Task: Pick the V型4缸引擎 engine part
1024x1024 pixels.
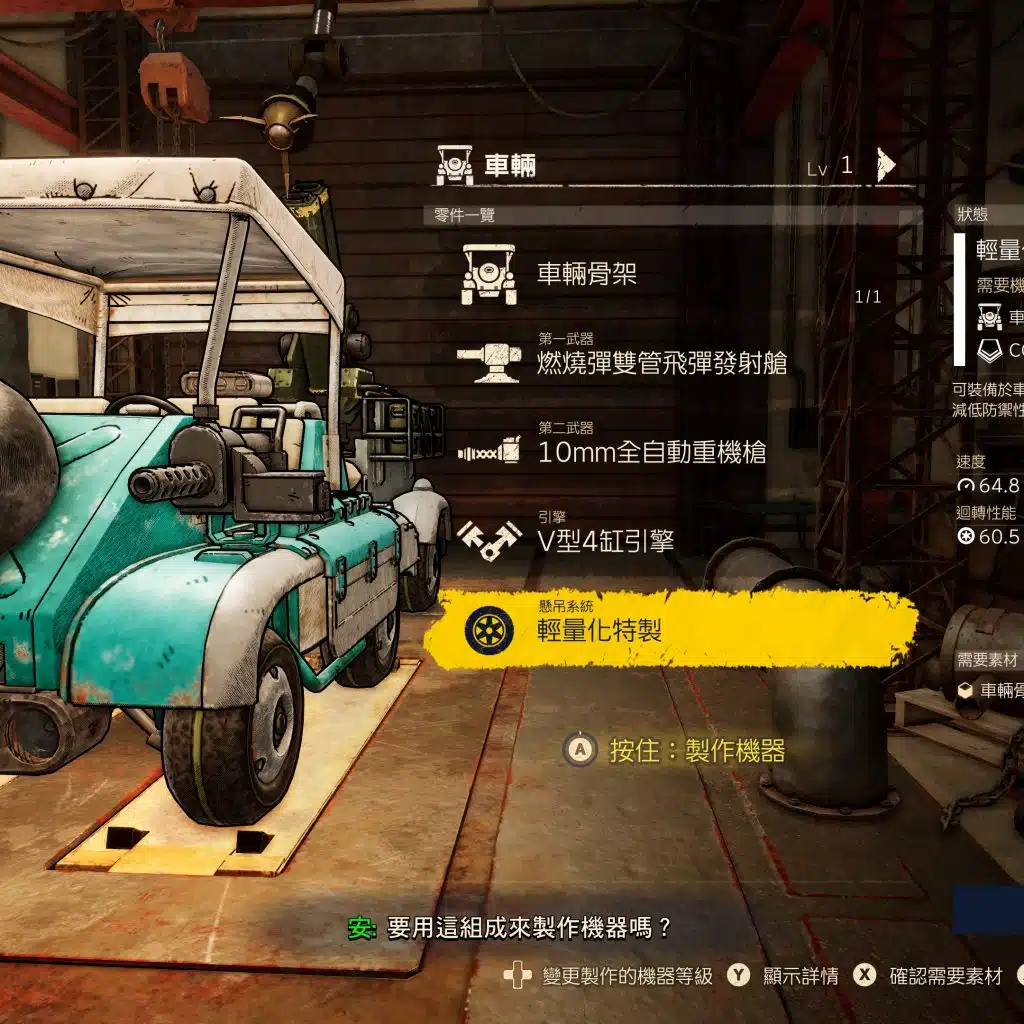Action: 605,540
